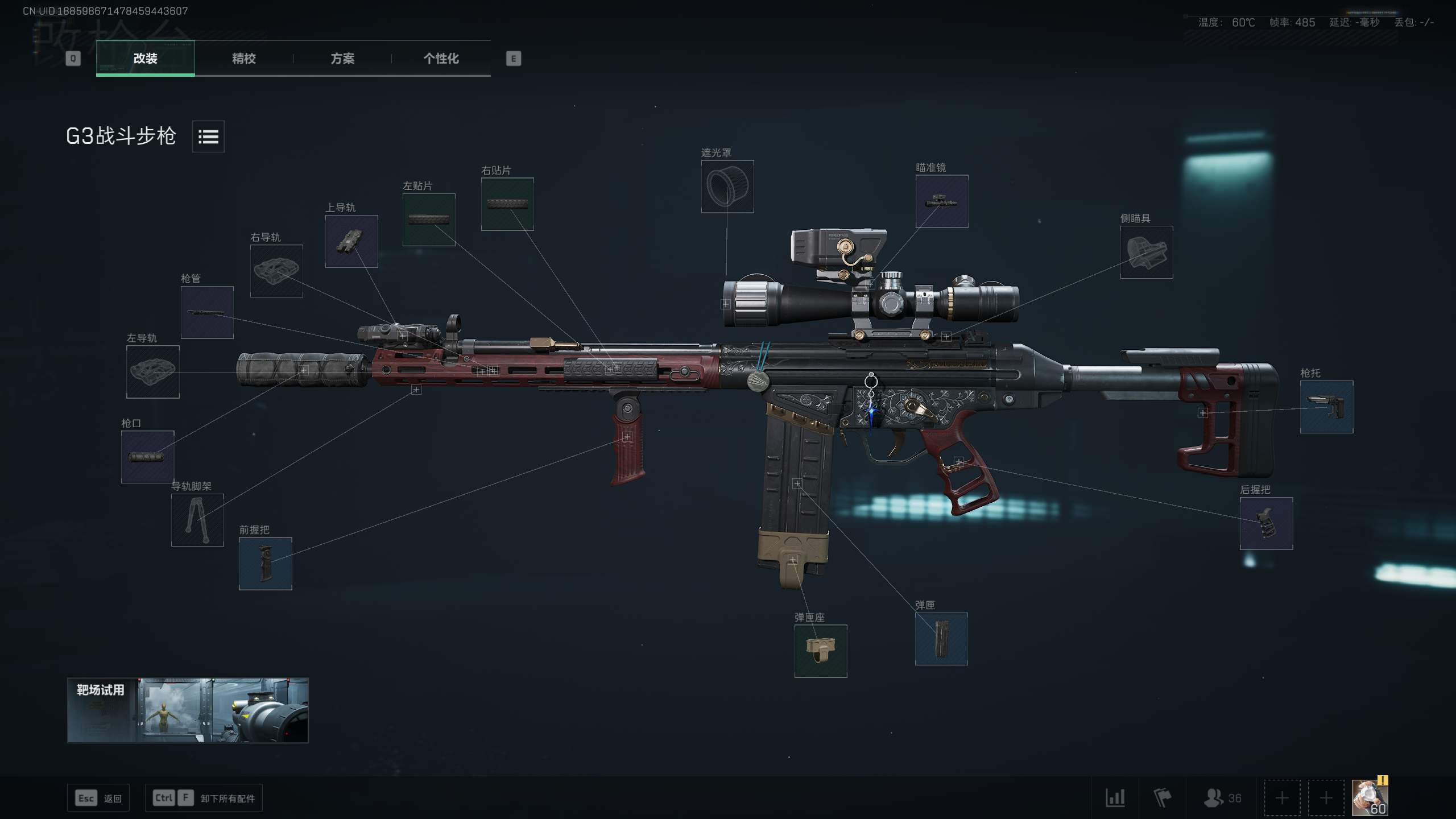Choose the 前握把 foregrip slot
Image resolution: width=1456 pixels, height=819 pixels.
pos(265,564)
